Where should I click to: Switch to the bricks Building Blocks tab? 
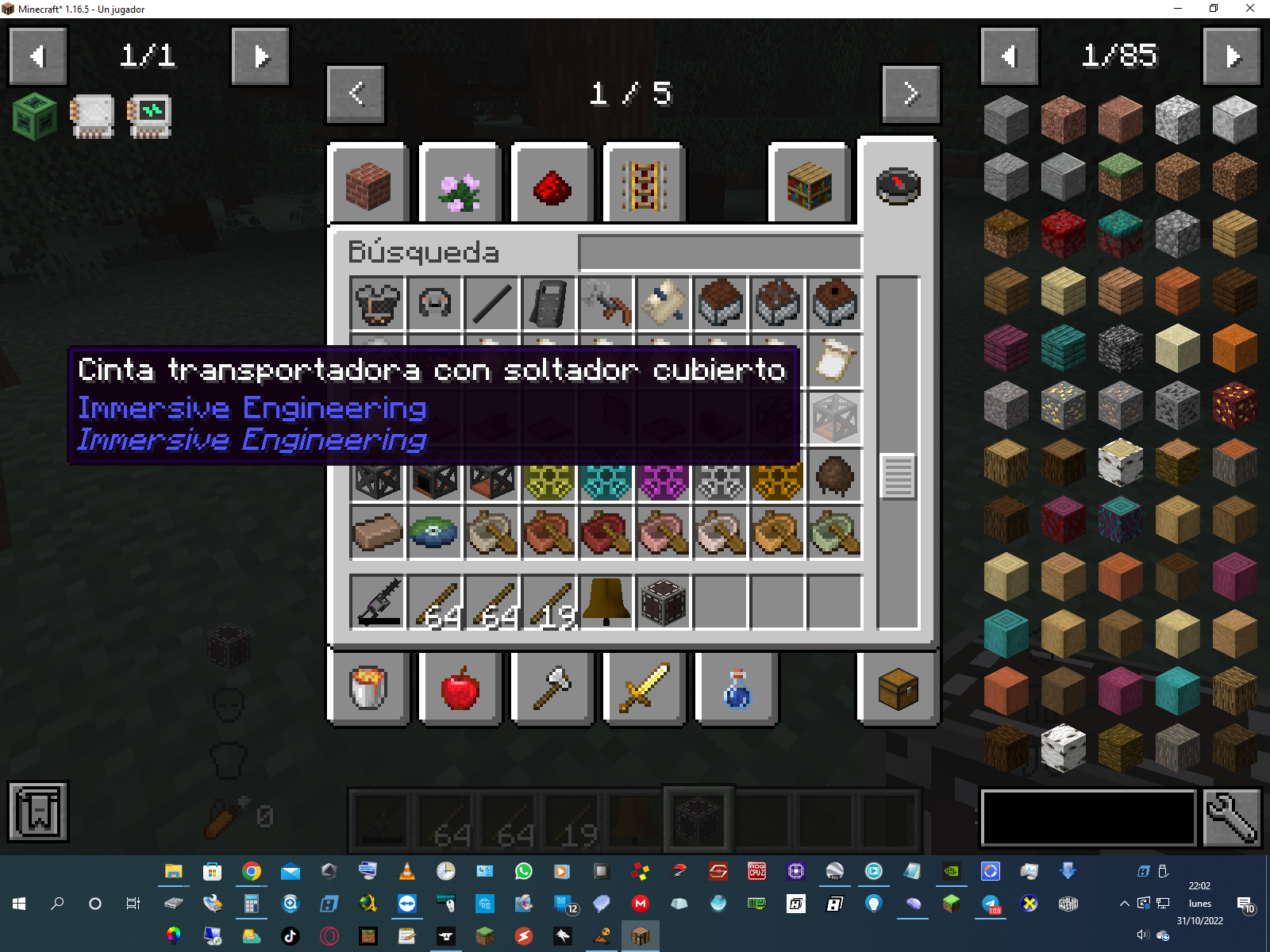[x=368, y=186]
